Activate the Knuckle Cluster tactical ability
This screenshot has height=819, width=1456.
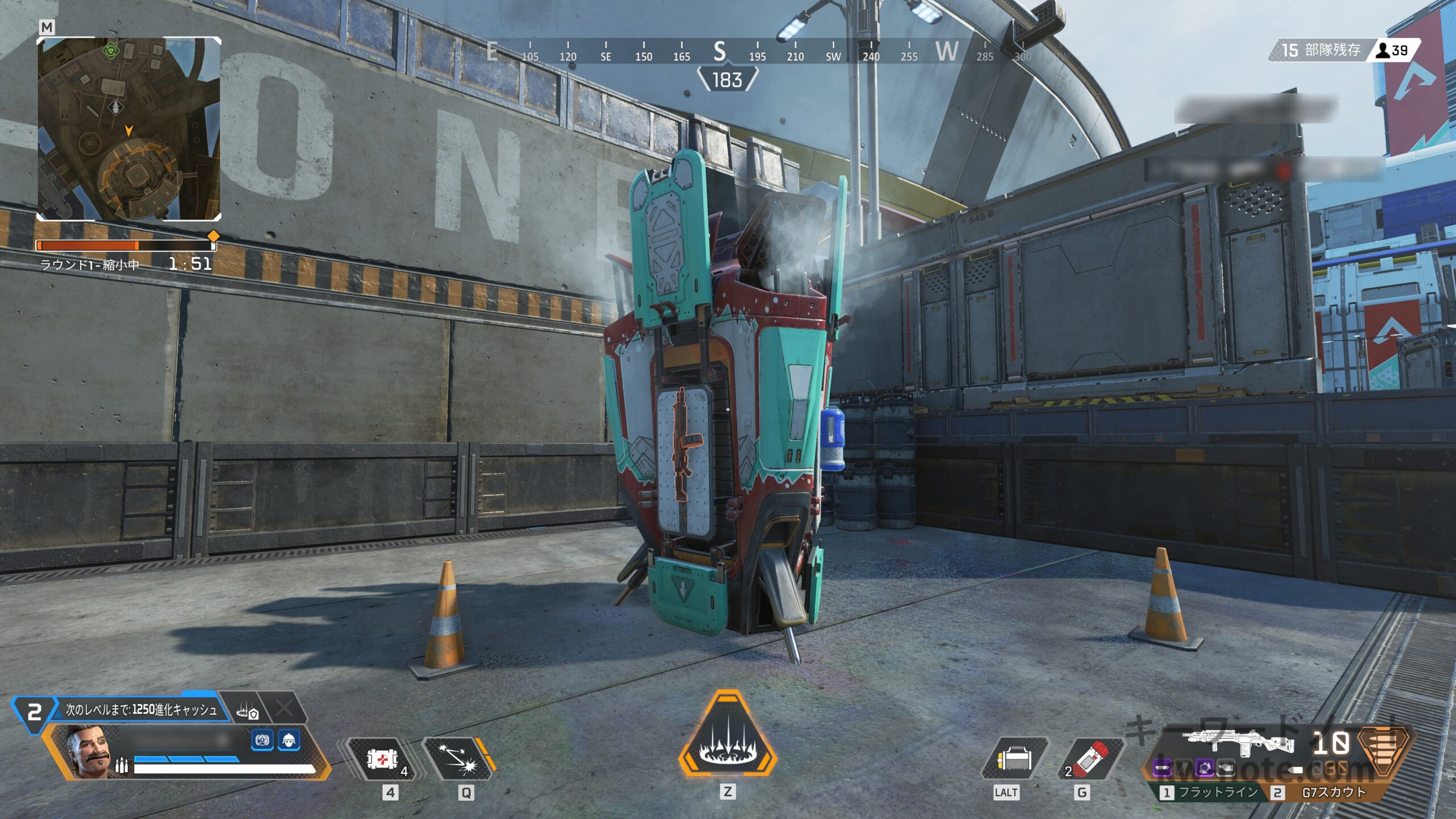458,759
